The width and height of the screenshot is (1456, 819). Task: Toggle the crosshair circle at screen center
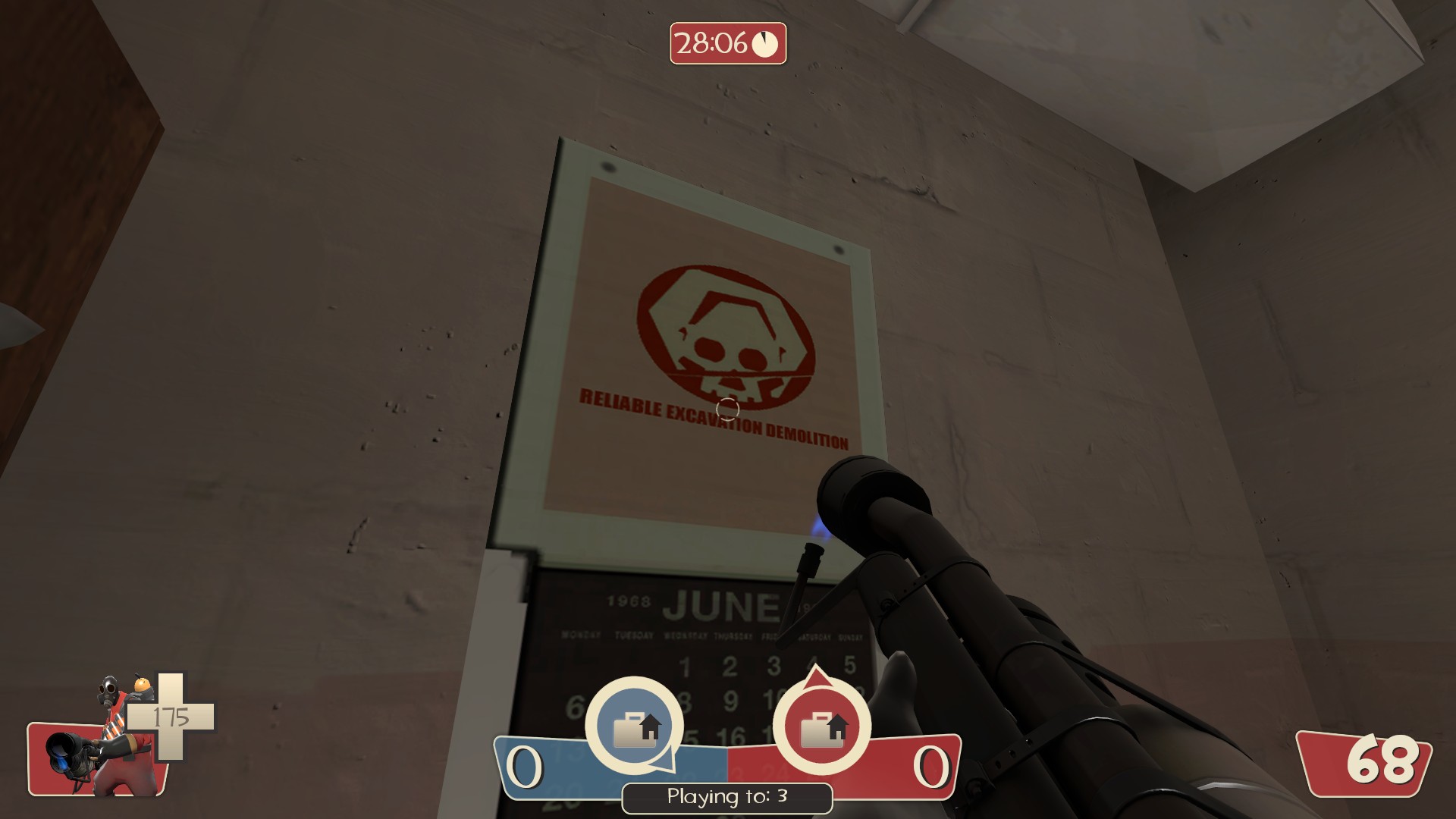click(x=727, y=409)
